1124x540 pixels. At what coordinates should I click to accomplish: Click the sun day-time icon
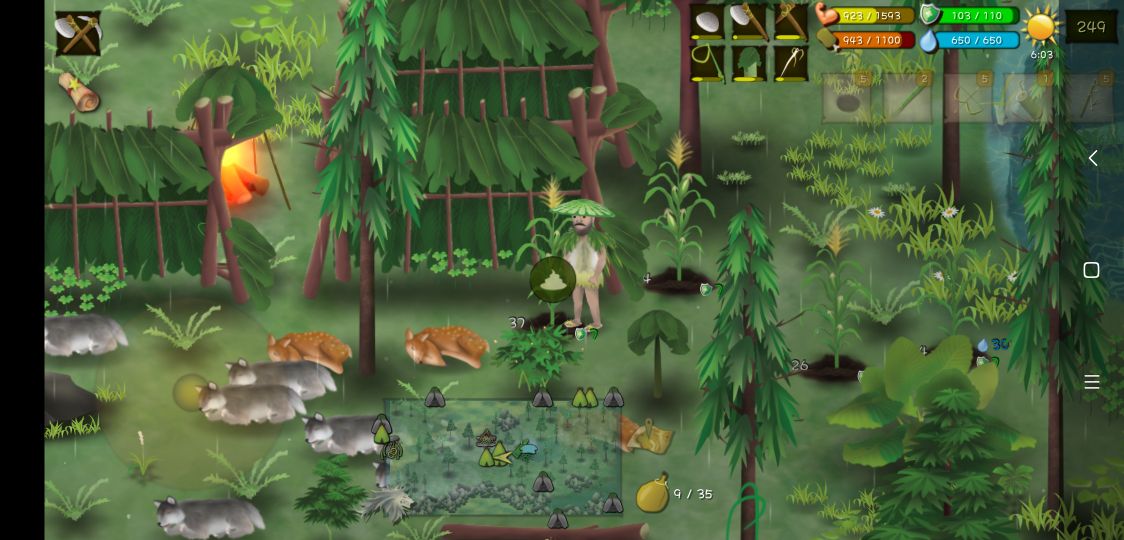point(1041,27)
